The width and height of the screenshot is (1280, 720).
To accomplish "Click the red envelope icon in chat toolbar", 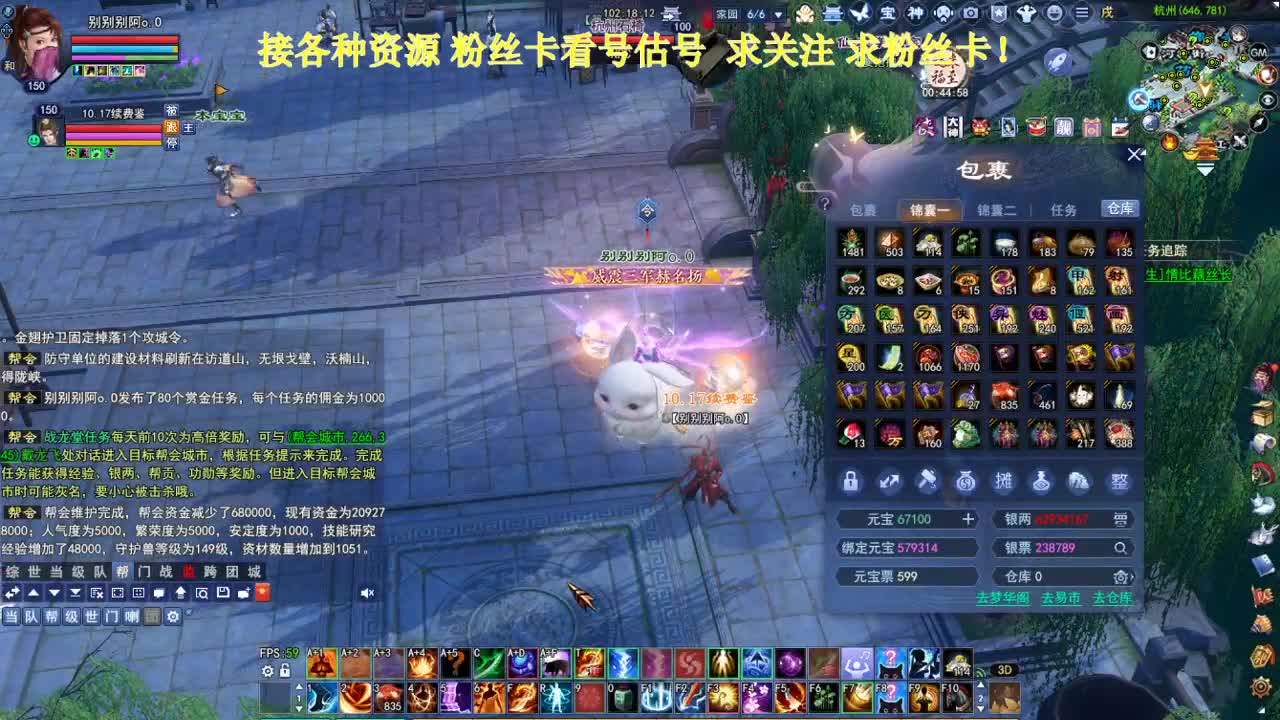I will 262,592.
